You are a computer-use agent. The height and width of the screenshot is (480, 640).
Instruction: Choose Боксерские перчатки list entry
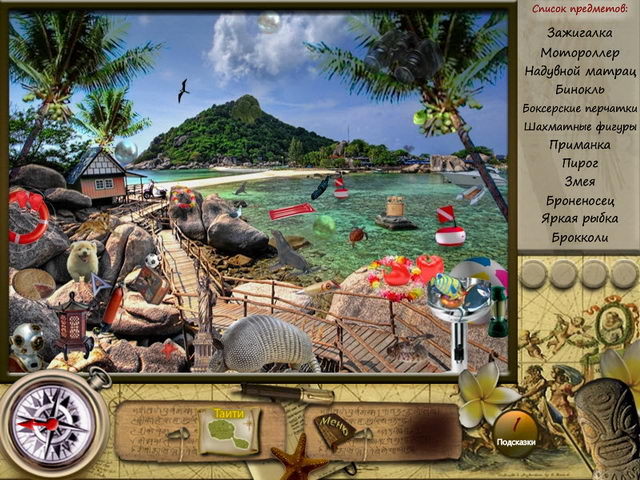coord(580,108)
